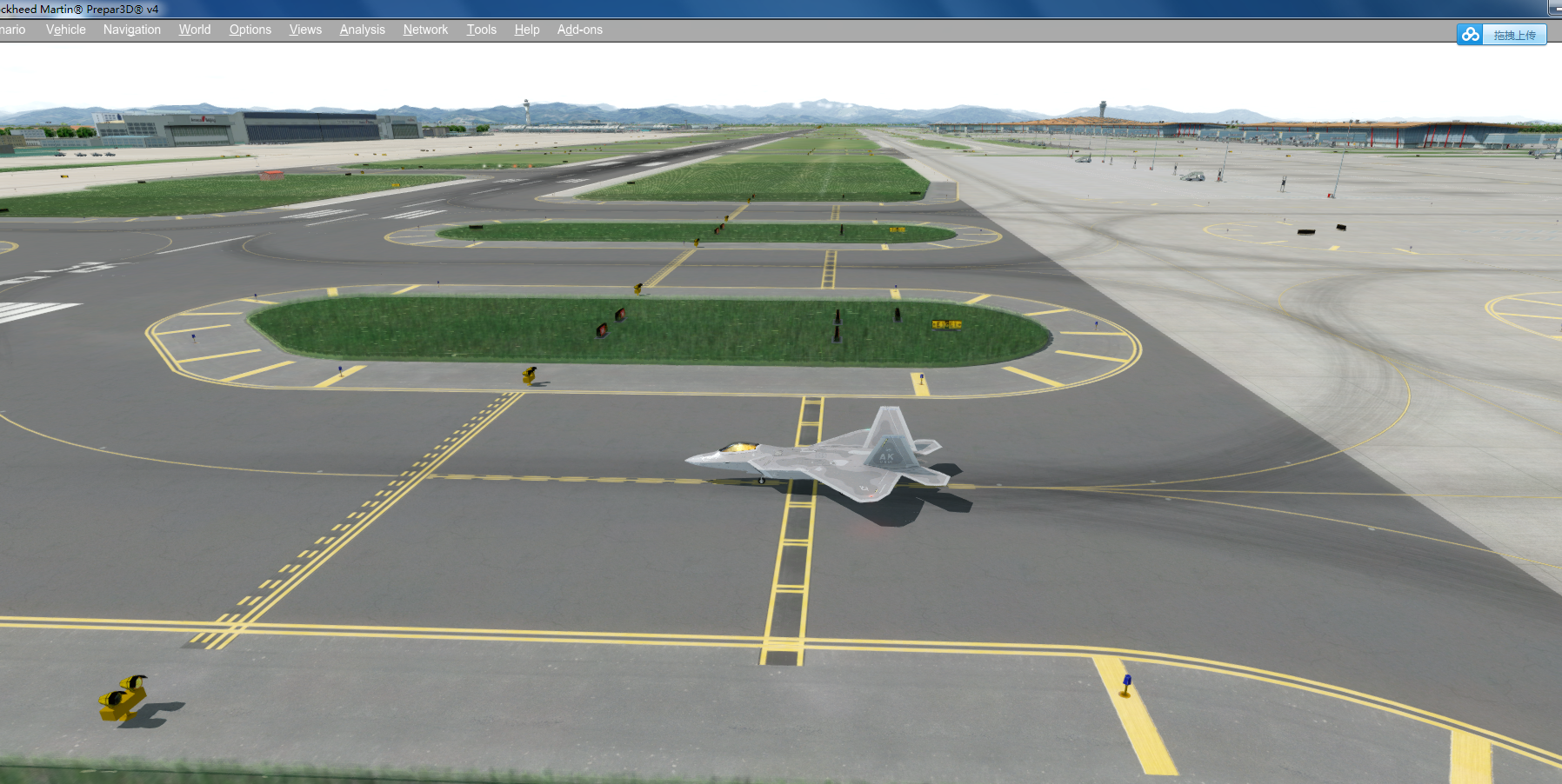Click the window control button at top right

coord(1556,9)
